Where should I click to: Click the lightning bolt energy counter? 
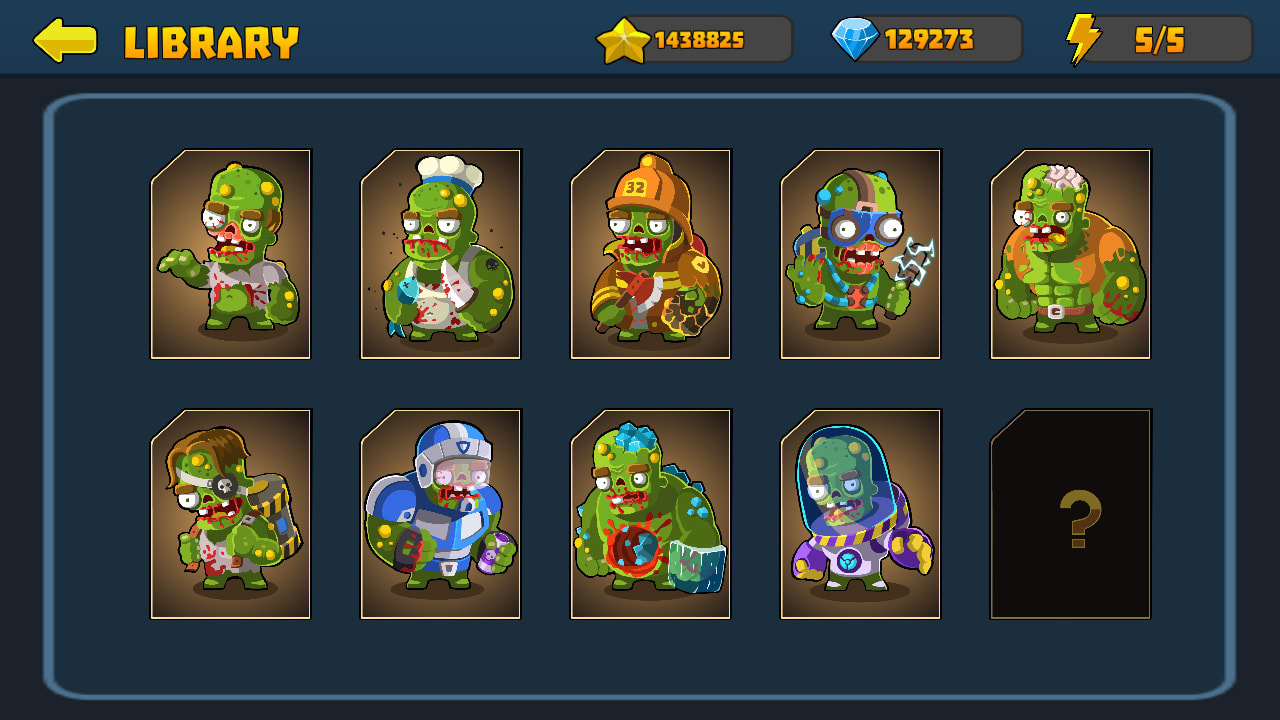(x=1158, y=40)
